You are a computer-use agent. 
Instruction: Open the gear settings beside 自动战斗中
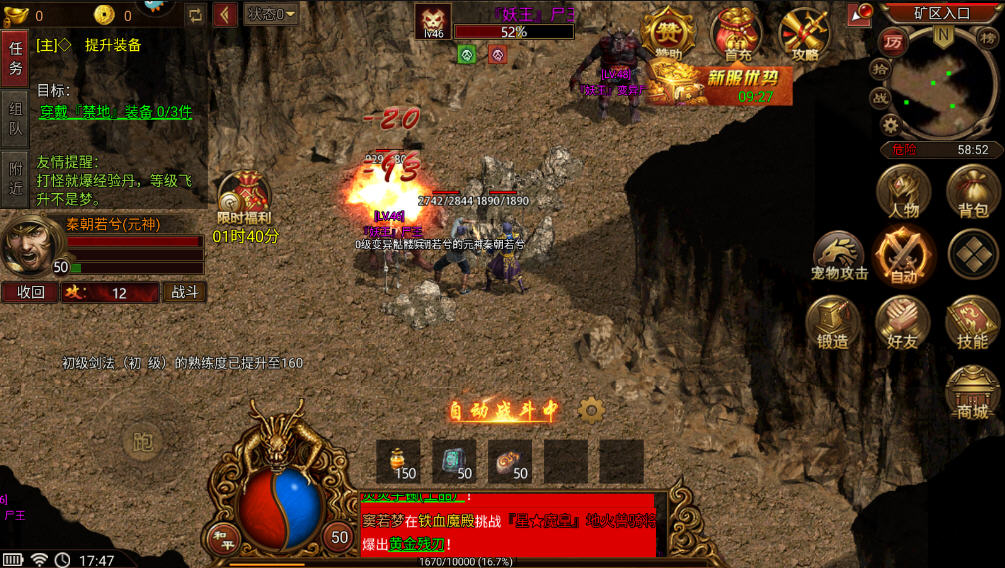click(591, 410)
